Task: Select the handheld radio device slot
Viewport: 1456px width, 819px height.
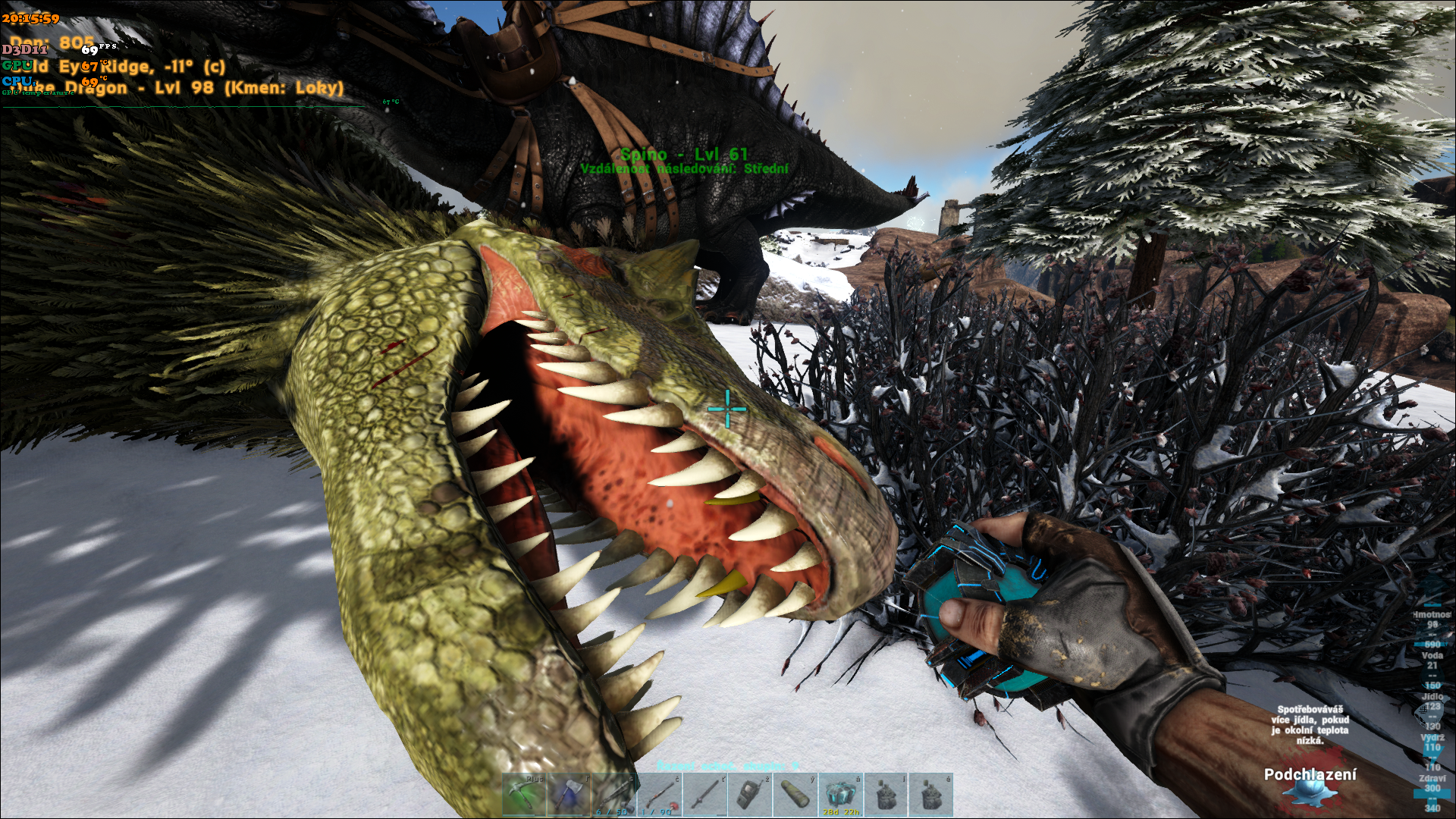Action: [748, 795]
